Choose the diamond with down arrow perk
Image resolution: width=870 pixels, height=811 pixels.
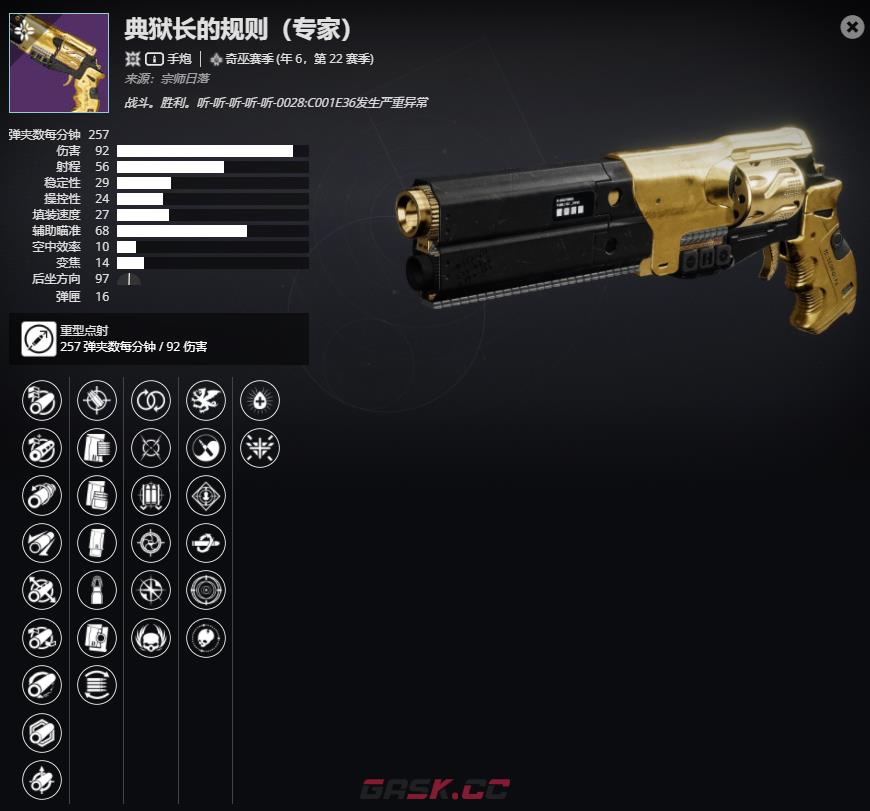click(206, 495)
